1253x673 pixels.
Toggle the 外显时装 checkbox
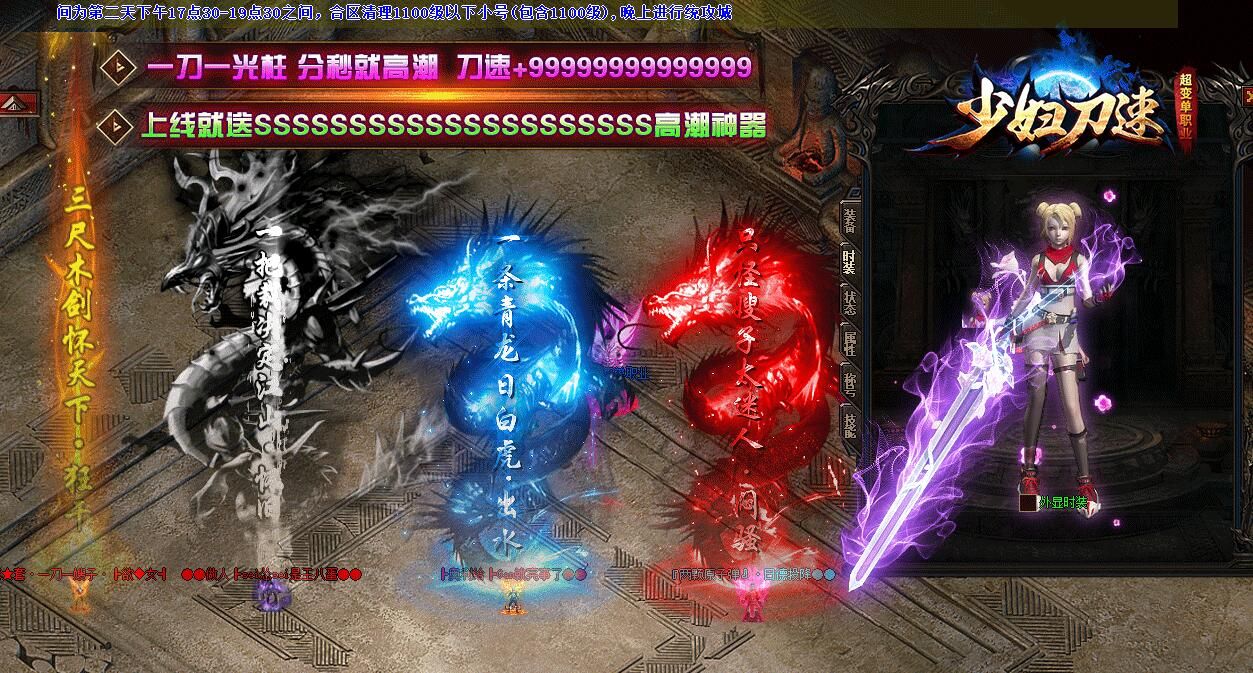1027,503
